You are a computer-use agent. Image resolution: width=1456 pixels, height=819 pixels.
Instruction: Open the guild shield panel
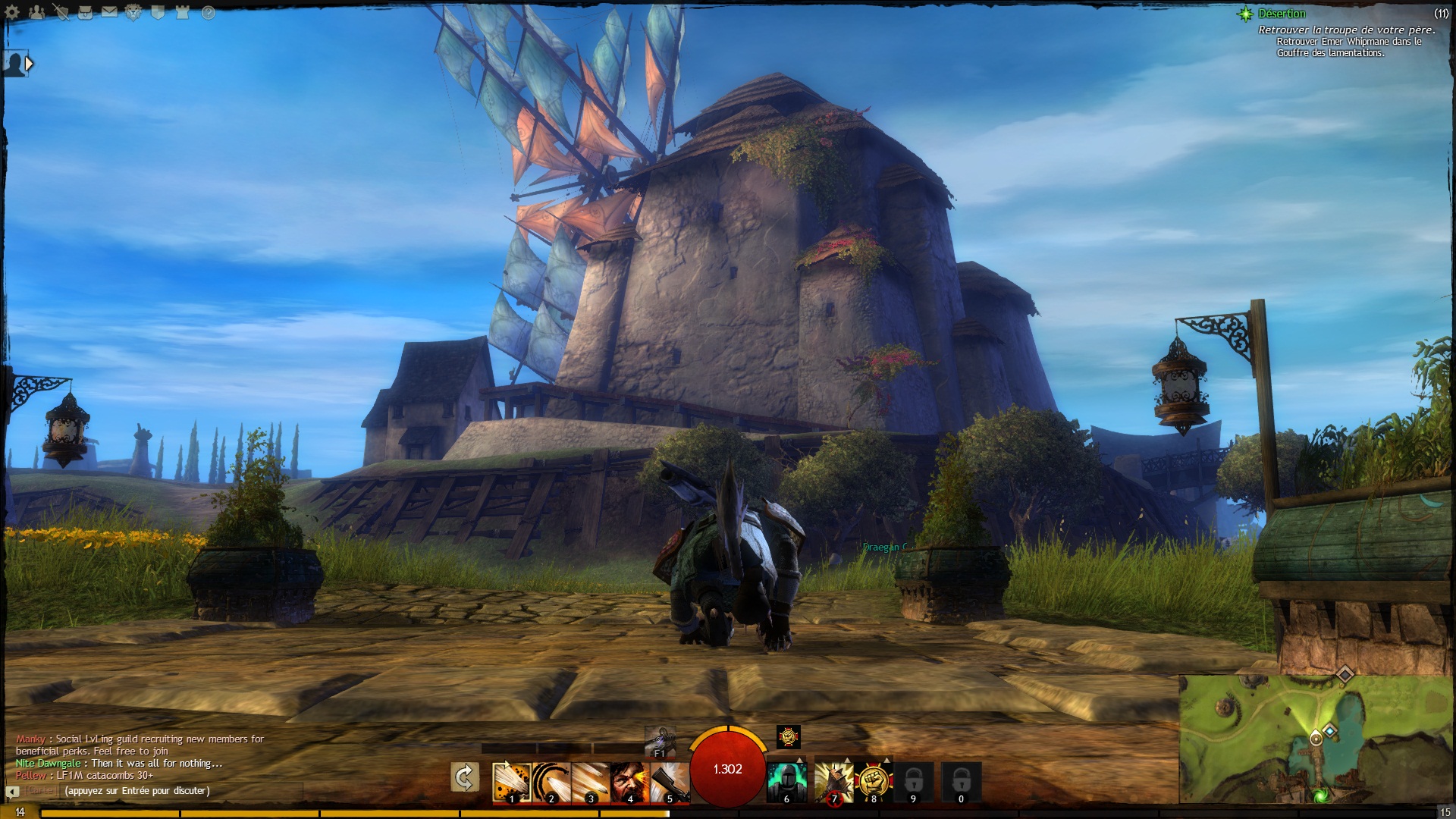(x=158, y=12)
